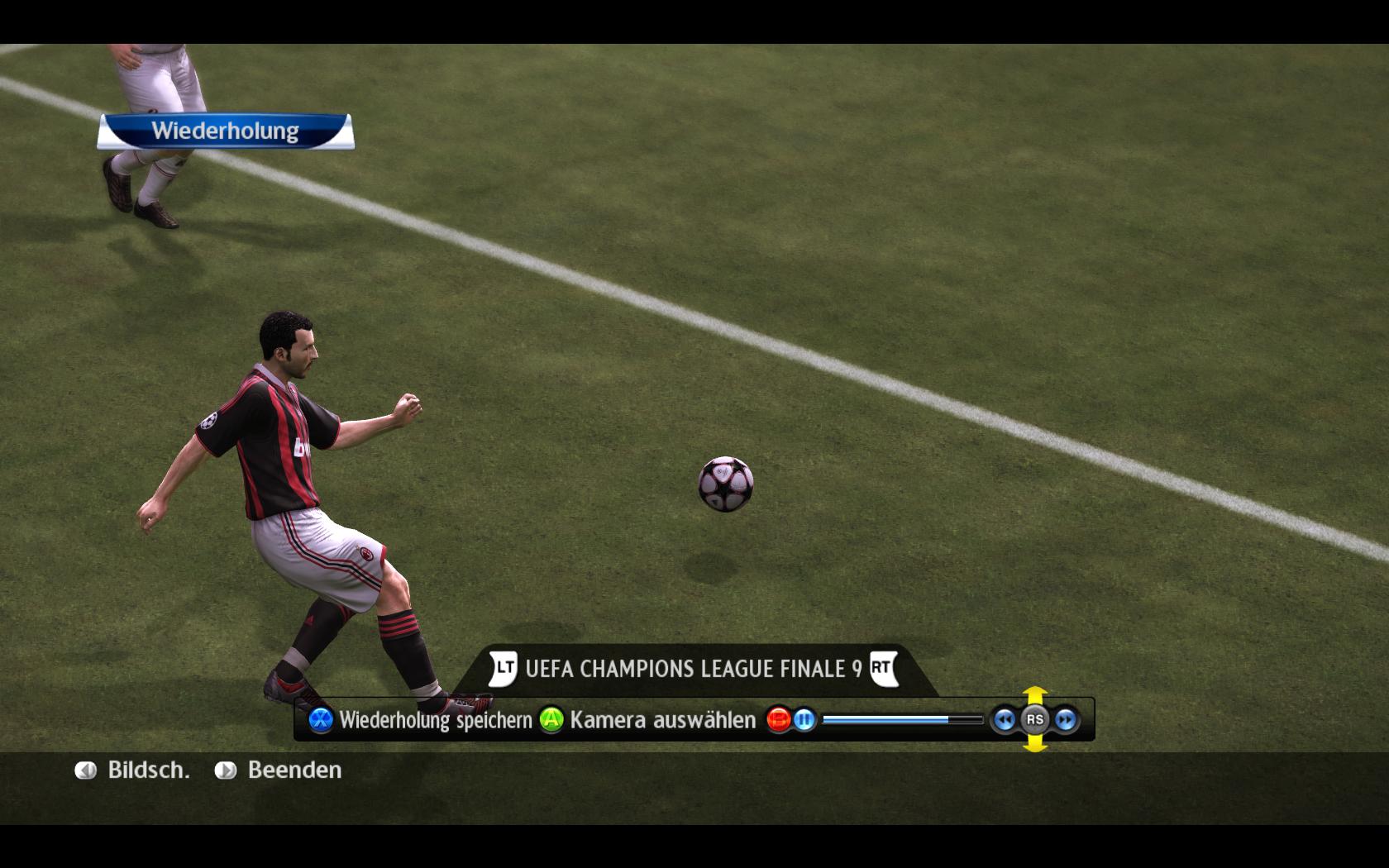1389x868 pixels.
Task: Save the replay via Wiederholung speichern
Action: click(422, 720)
